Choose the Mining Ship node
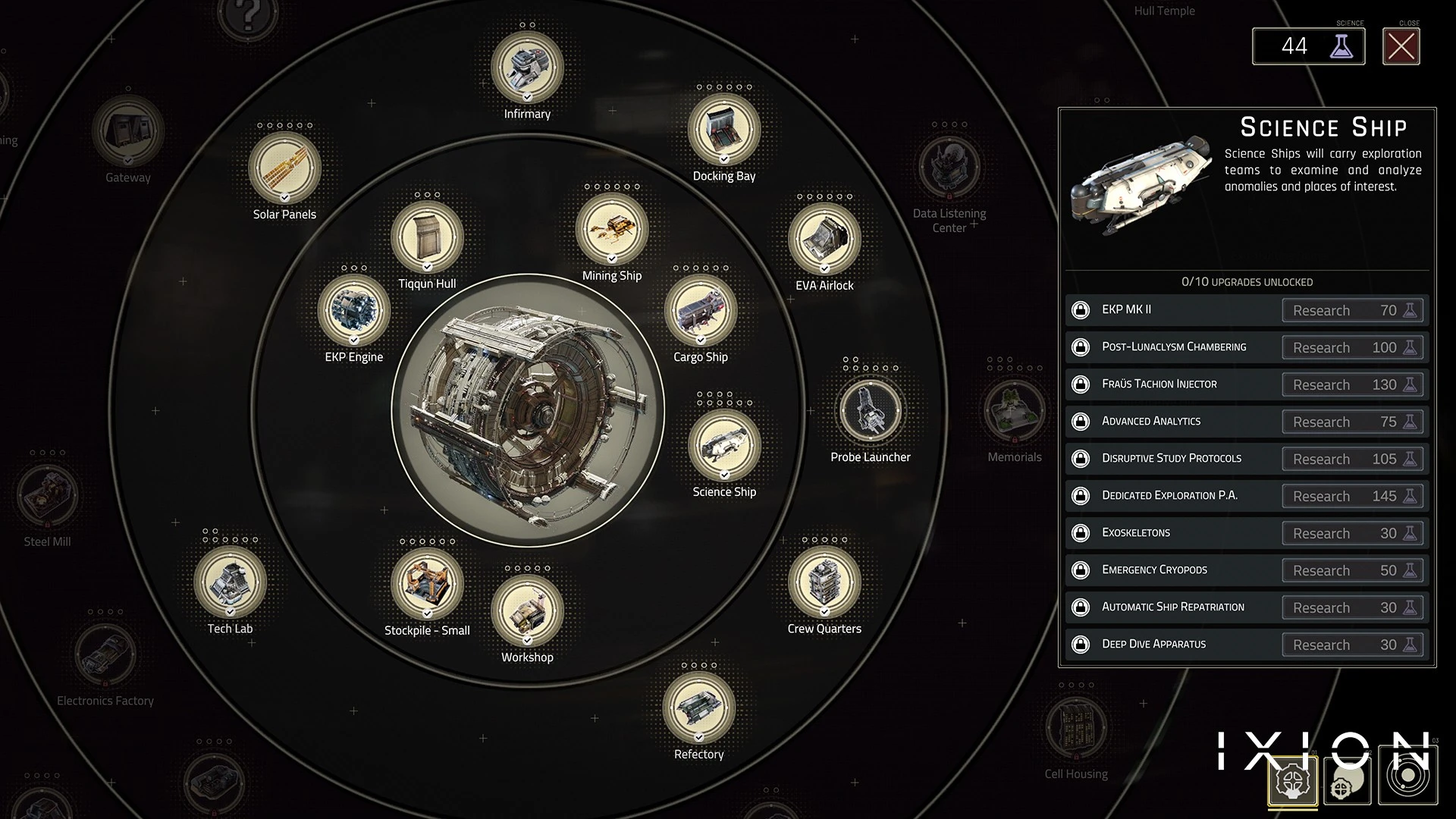Screen dimensions: 1456x819 (x=612, y=229)
